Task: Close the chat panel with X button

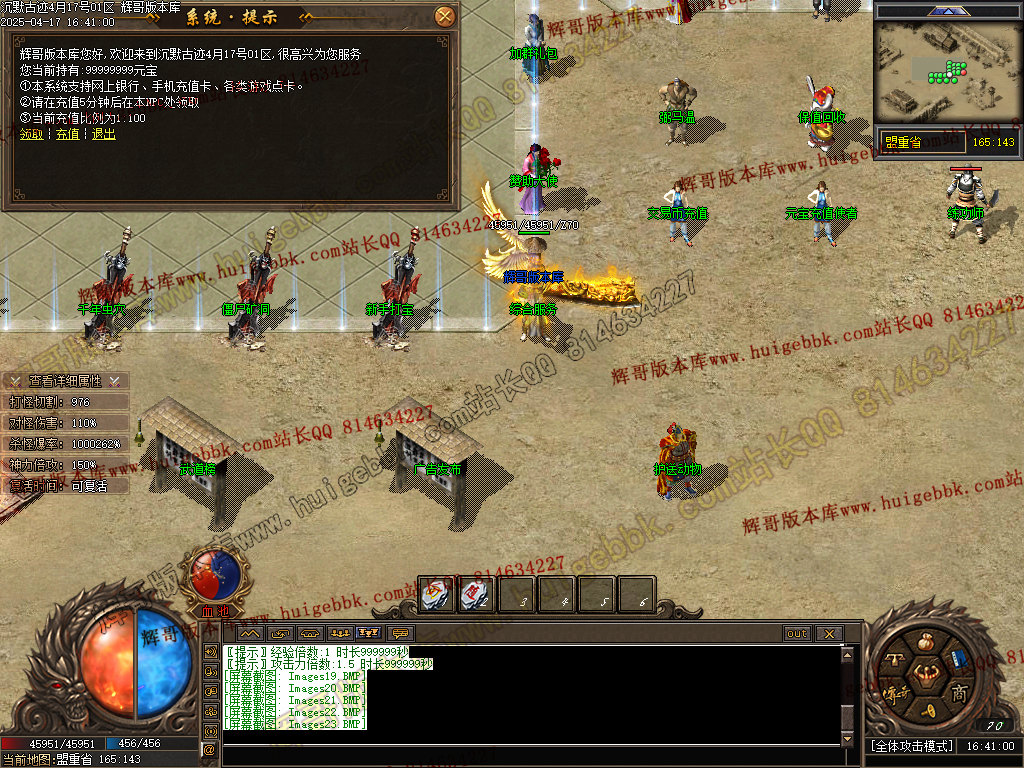Action: (827, 634)
